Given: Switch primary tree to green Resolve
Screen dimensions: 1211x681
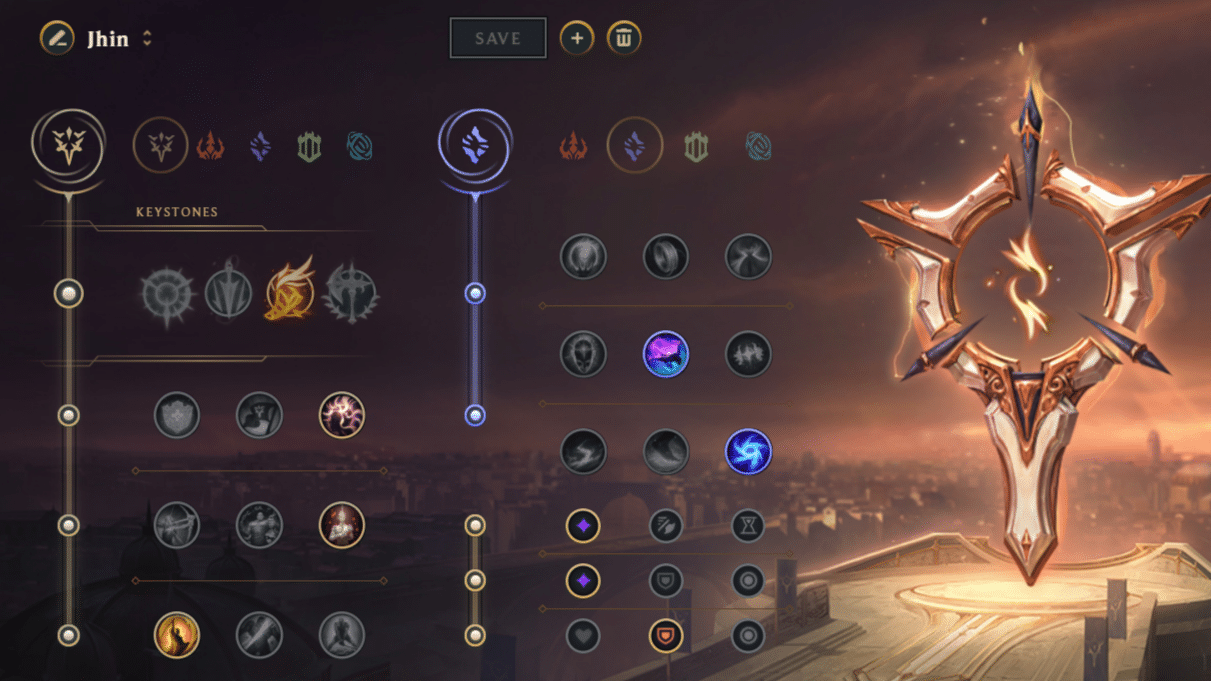Looking at the screenshot, I should (x=309, y=147).
